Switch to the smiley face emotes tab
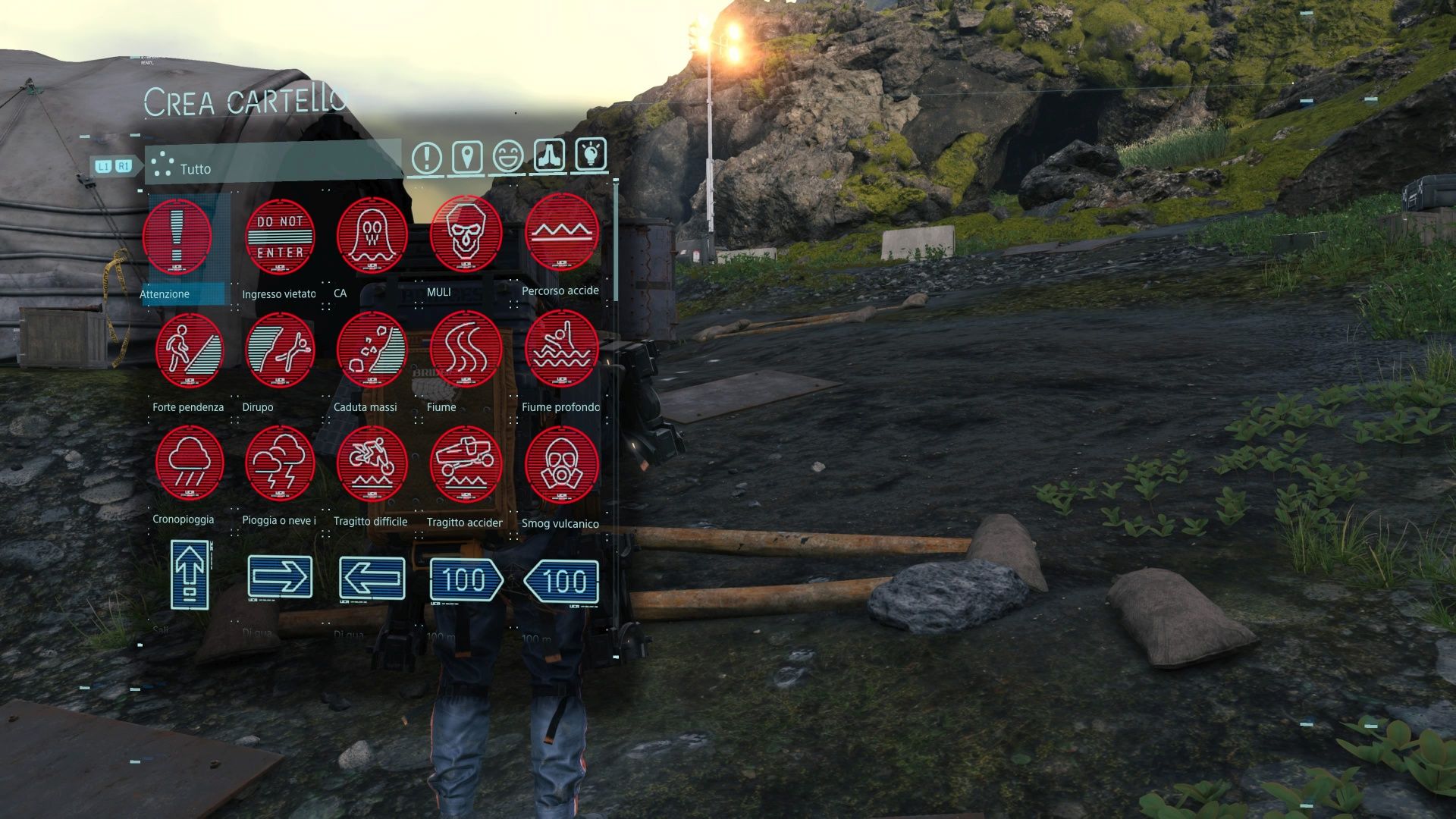 point(507,157)
